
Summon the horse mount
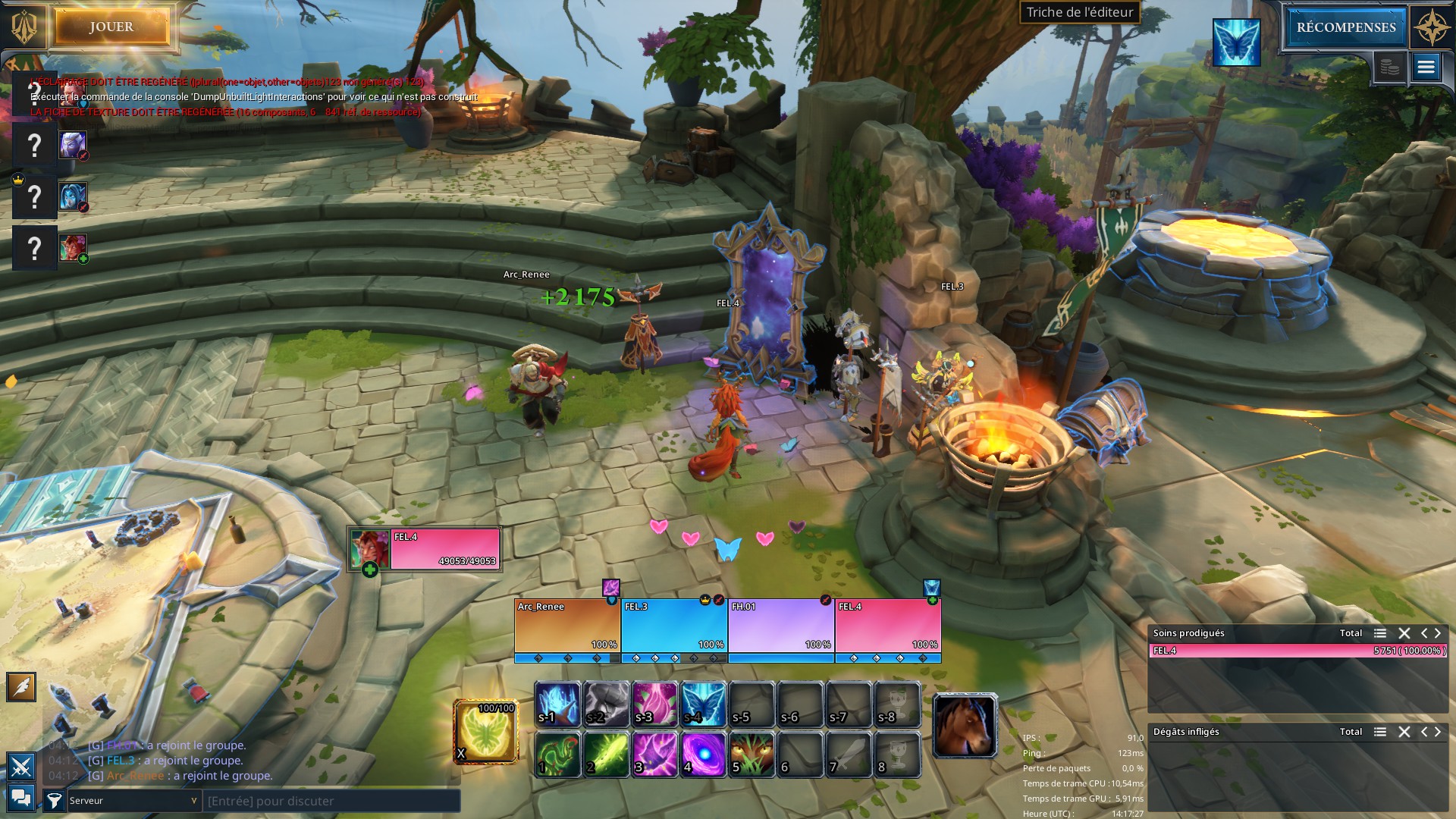coord(965,725)
